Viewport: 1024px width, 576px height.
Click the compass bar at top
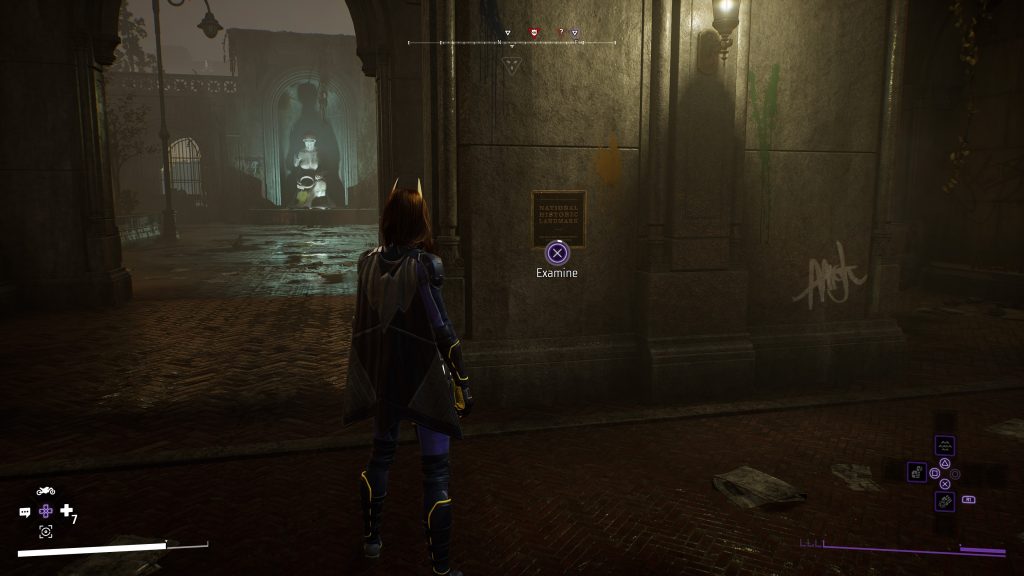[512, 43]
